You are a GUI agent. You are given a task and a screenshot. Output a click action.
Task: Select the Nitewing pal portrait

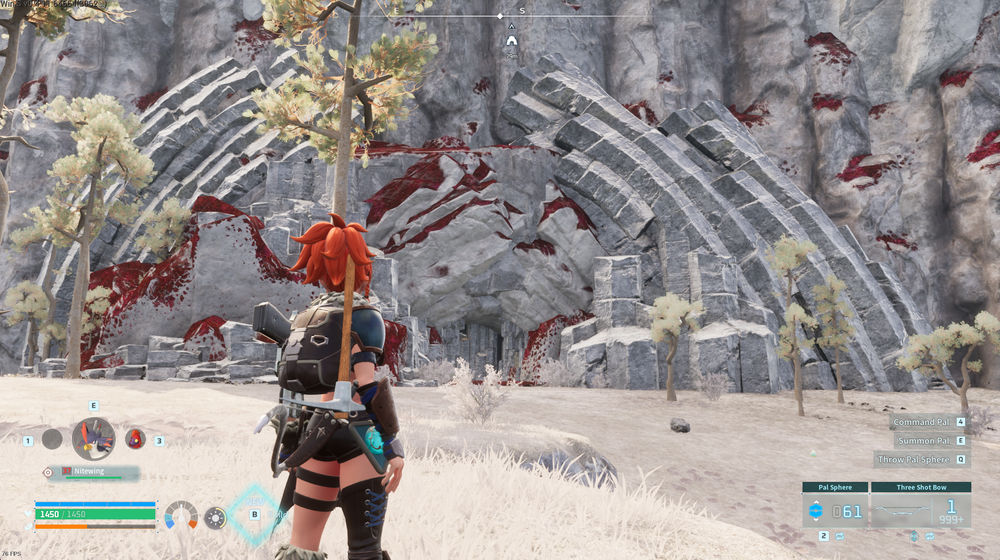coord(93,438)
